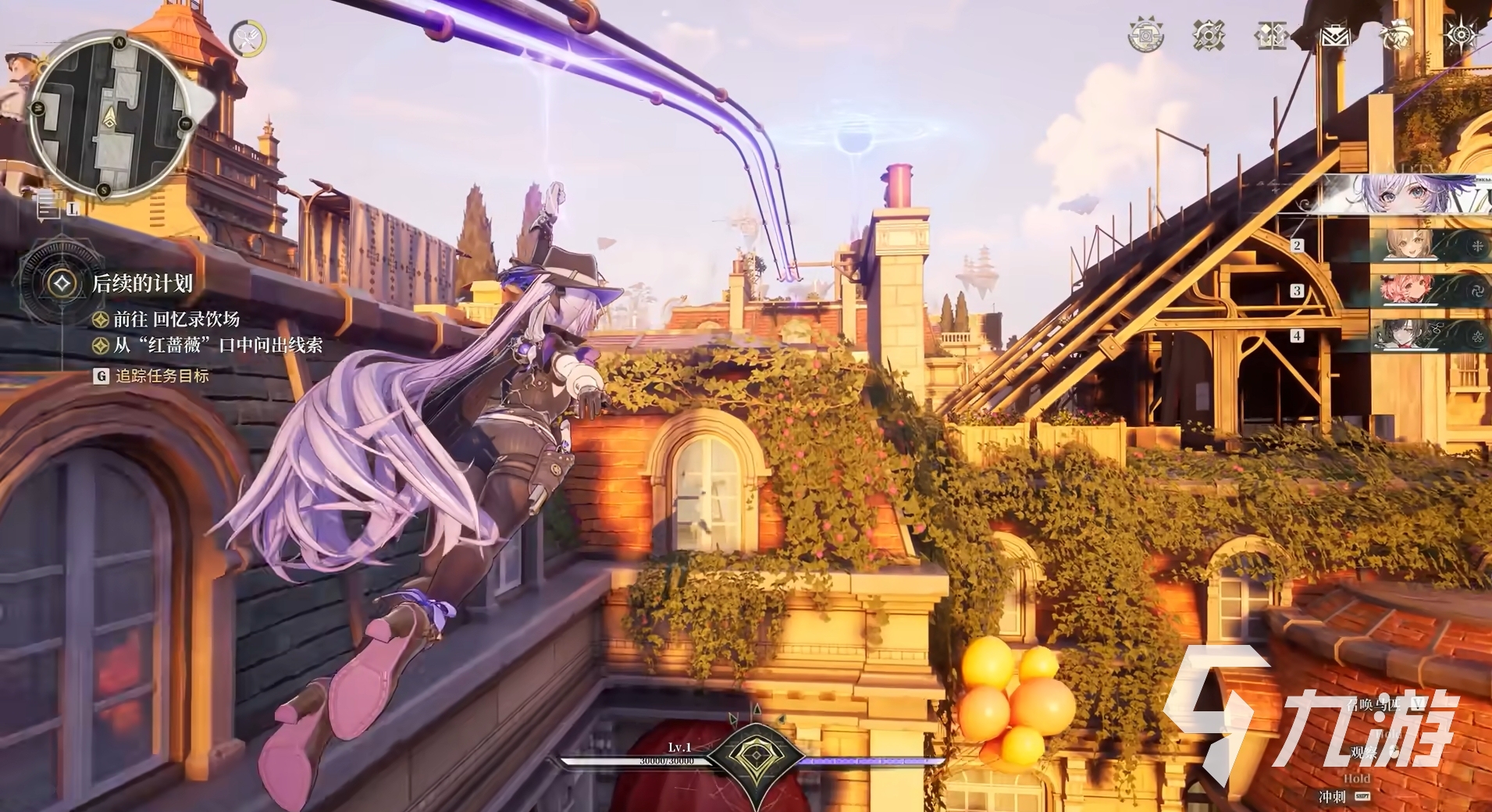Select the 后续的计划 quest tracker emblem
The height and width of the screenshot is (812, 1492).
(60, 283)
